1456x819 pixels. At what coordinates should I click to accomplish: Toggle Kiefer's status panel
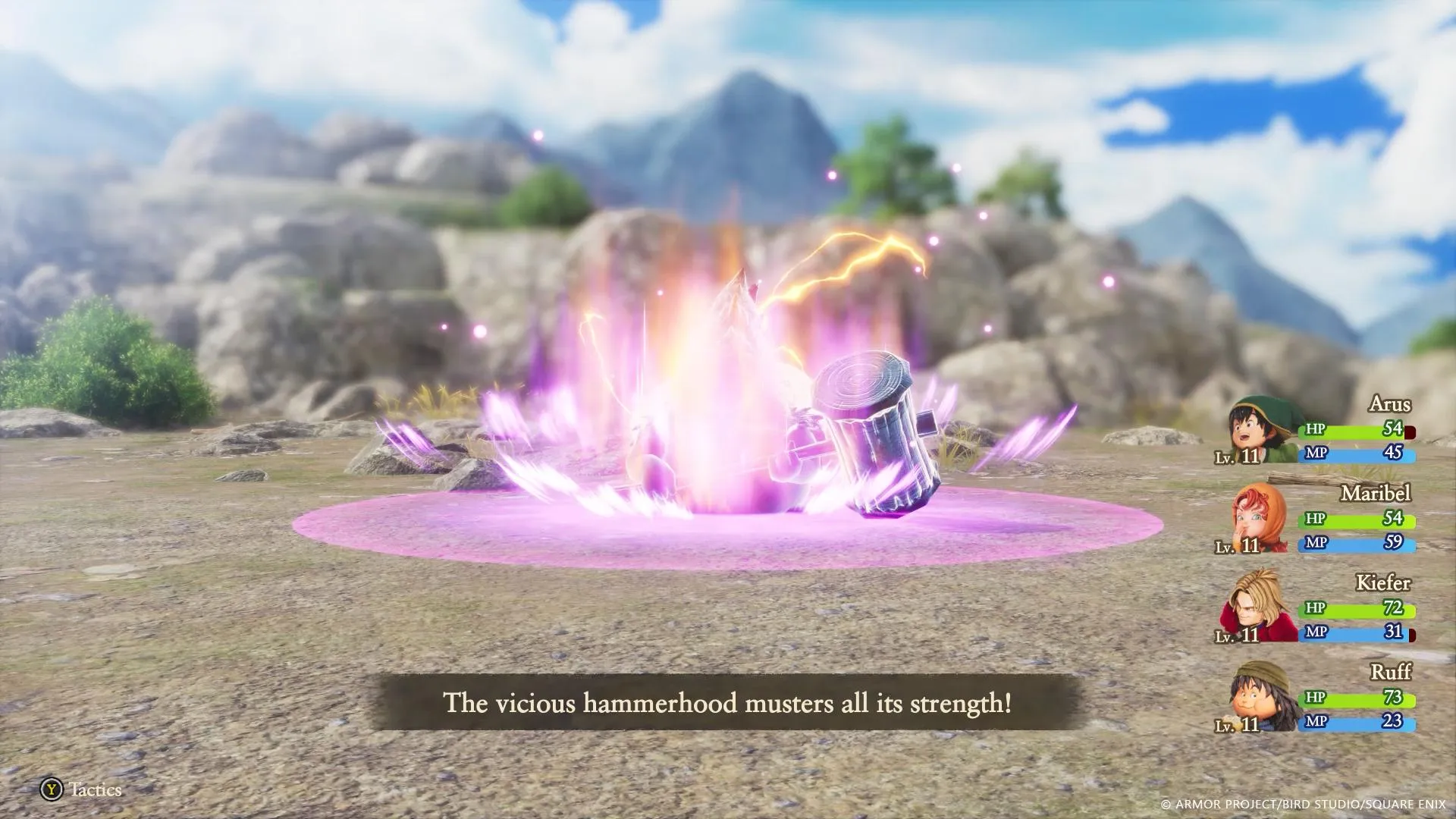click(x=1335, y=611)
